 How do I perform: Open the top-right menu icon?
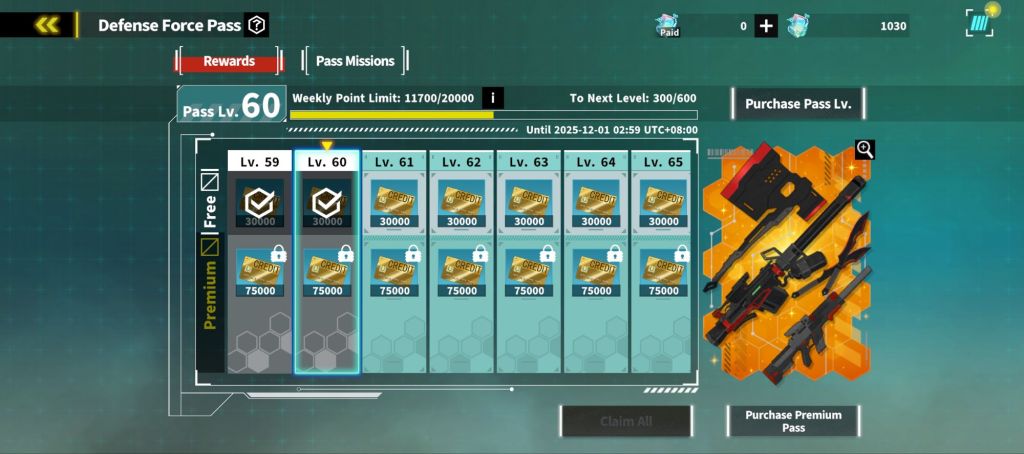click(x=981, y=23)
